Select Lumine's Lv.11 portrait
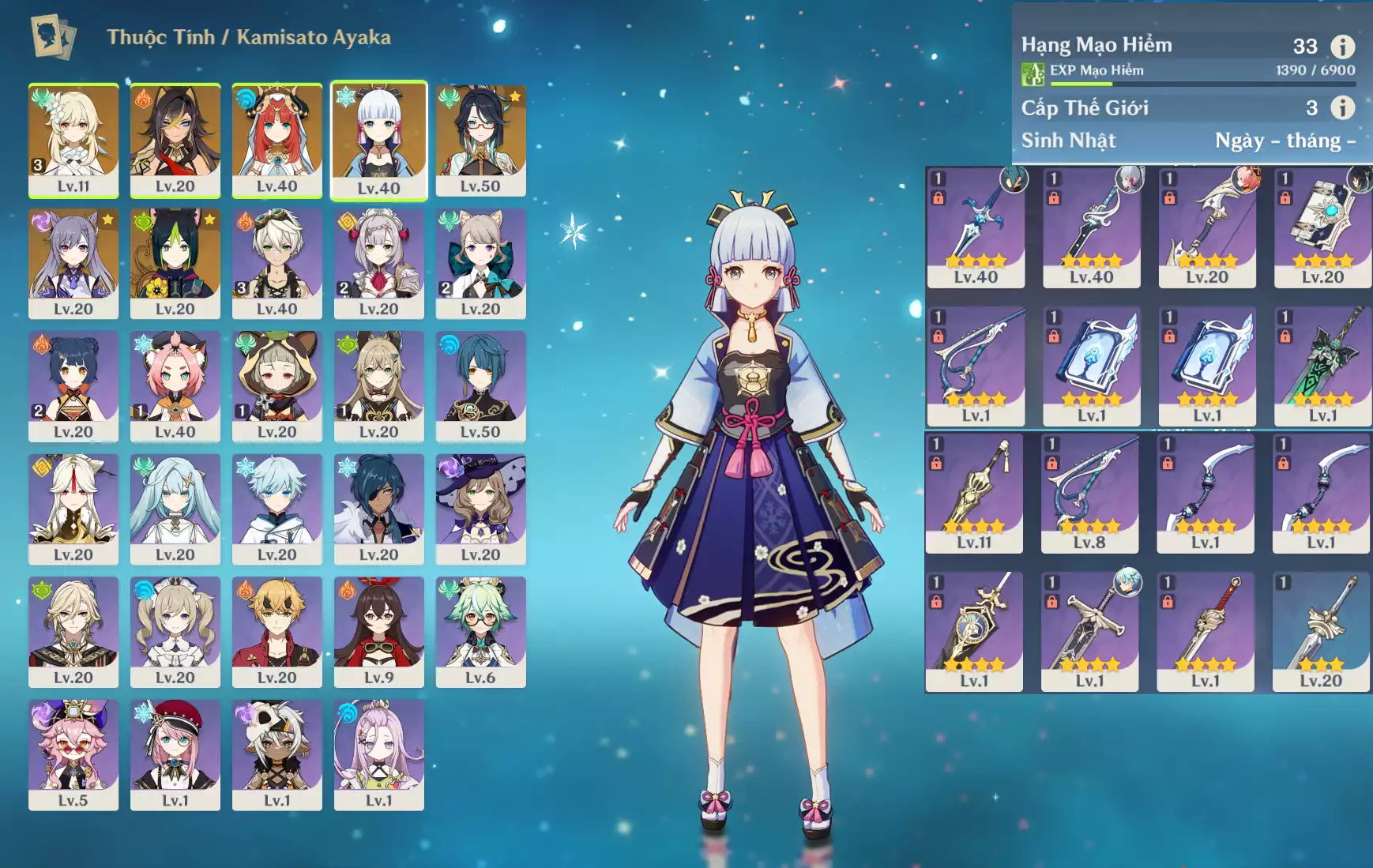Image resolution: width=1373 pixels, height=868 pixels. (73, 140)
